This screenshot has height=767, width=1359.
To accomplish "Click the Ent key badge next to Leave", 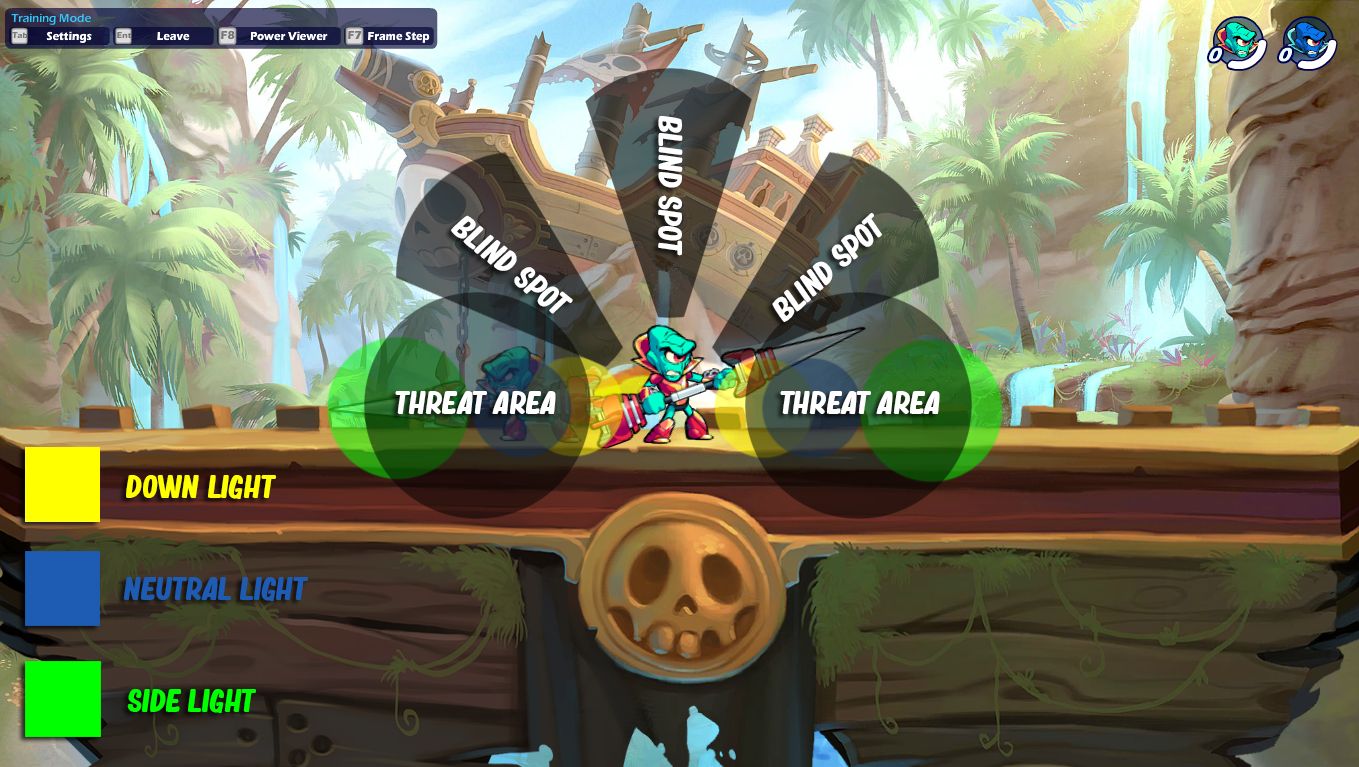I will (x=124, y=34).
